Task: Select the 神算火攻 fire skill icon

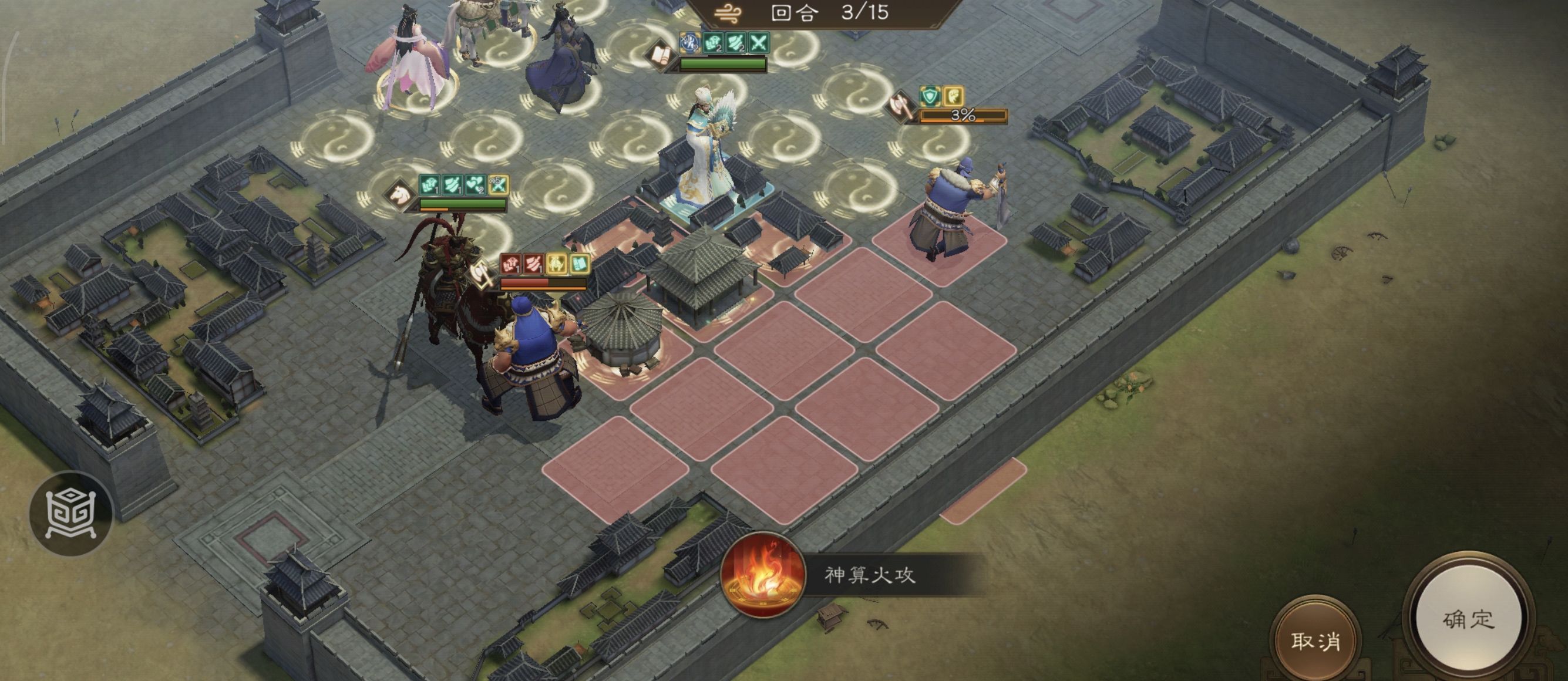Action: [763, 575]
